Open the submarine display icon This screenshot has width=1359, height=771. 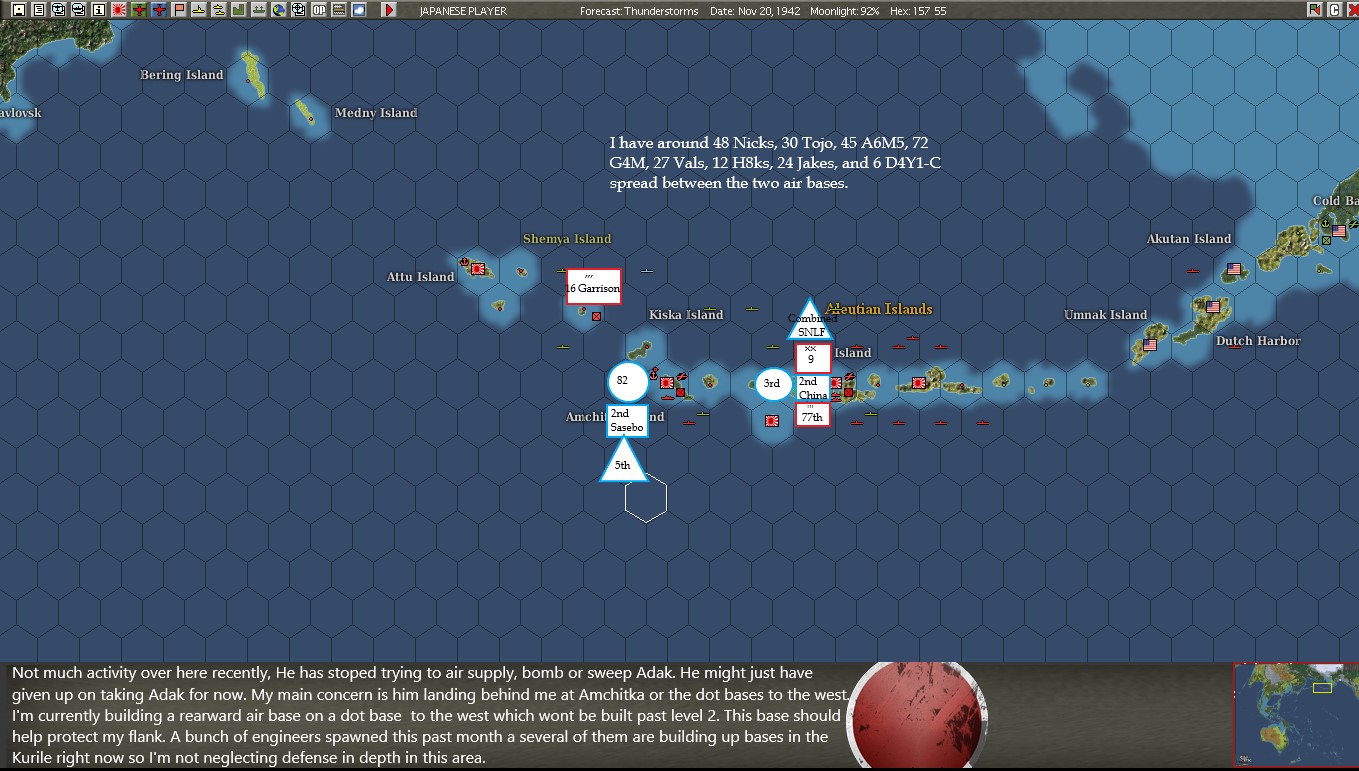click(x=198, y=10)
